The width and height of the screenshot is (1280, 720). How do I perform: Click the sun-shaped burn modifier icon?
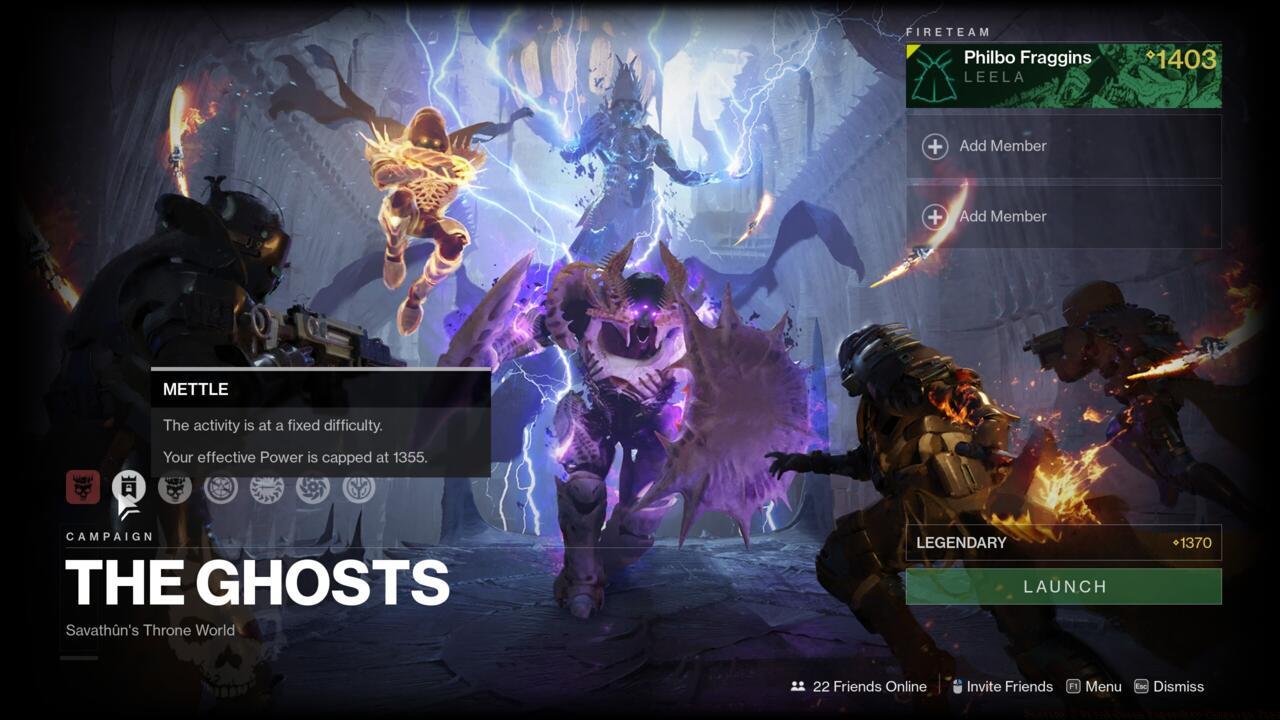[x=267, y=489]
